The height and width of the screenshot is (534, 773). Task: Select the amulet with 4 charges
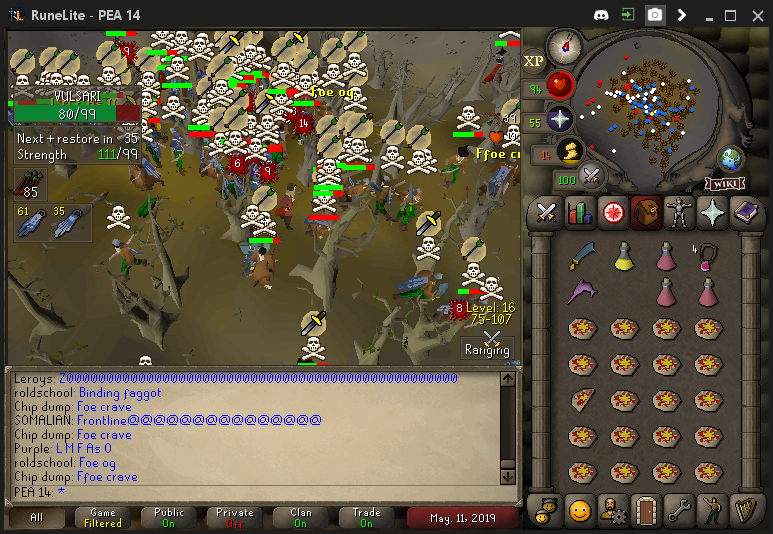[x=708, y=256]
